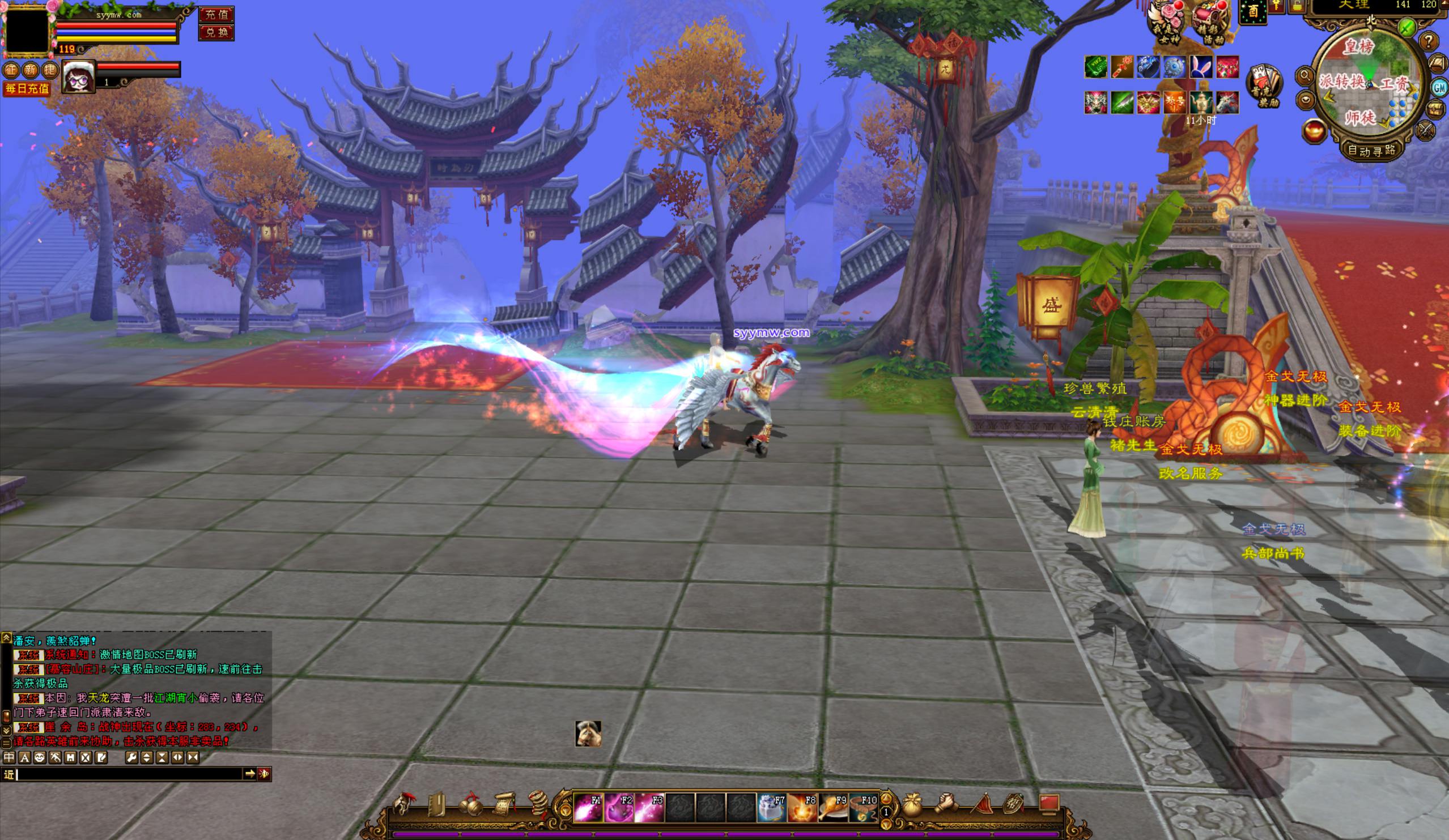Viewport: 1449px width, 840px height.
Task: Activate the 自动寻路 auto-pathfinding button
Action: pos(1372,151)
